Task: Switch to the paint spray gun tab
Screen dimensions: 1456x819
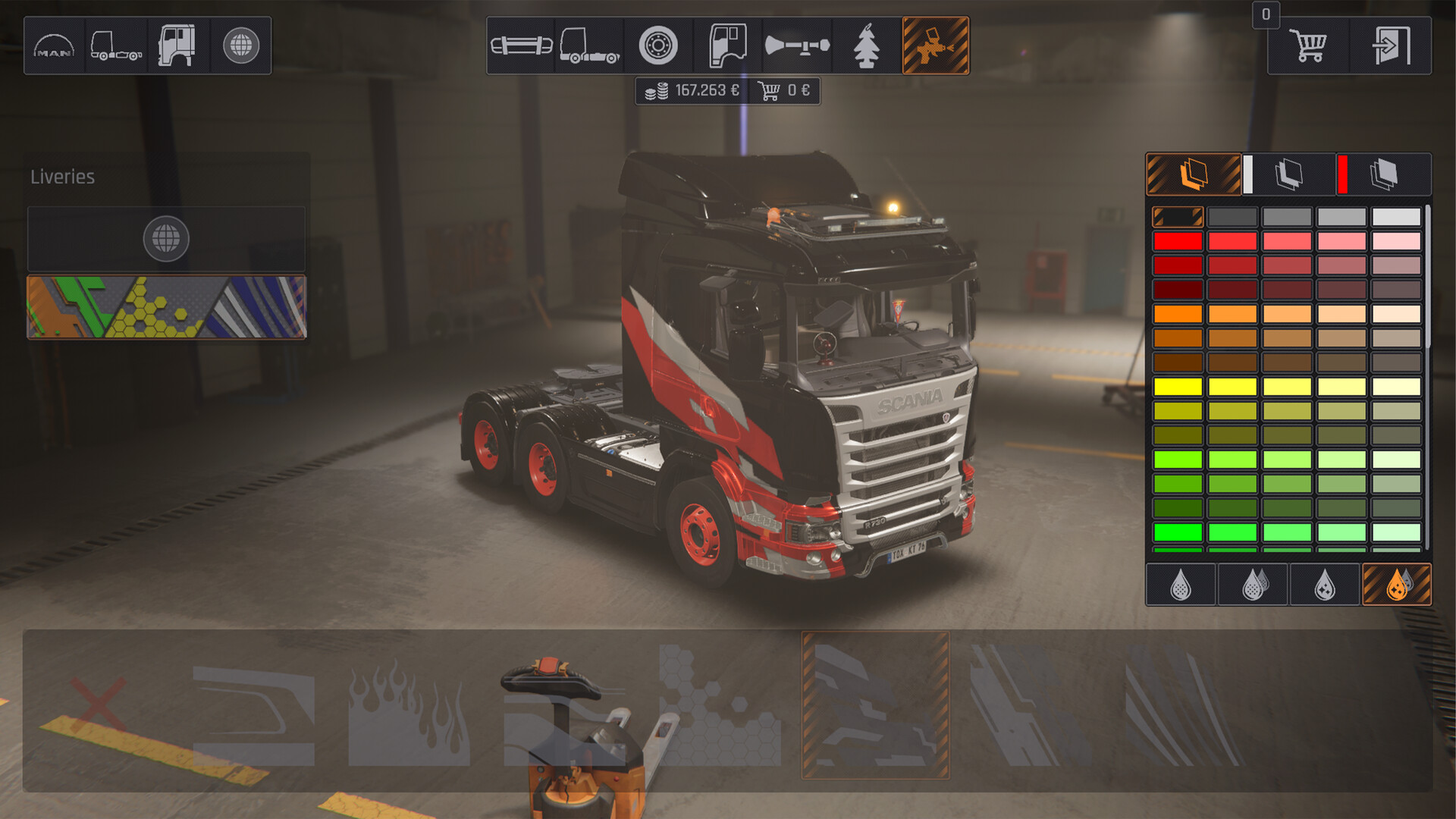Action: [935, 45]
